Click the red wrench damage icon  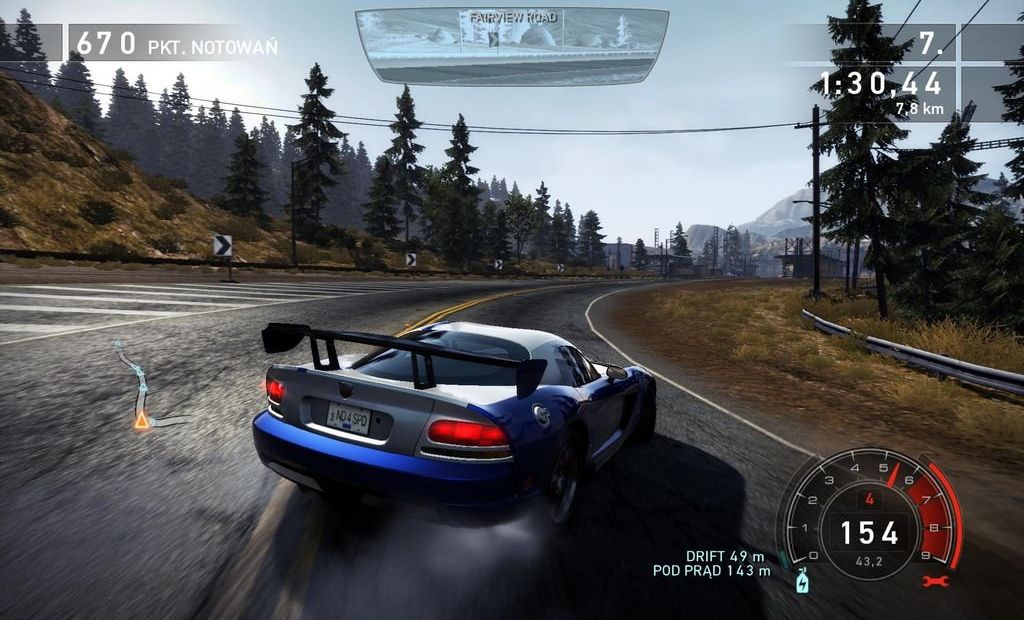(x=941, y=580)
